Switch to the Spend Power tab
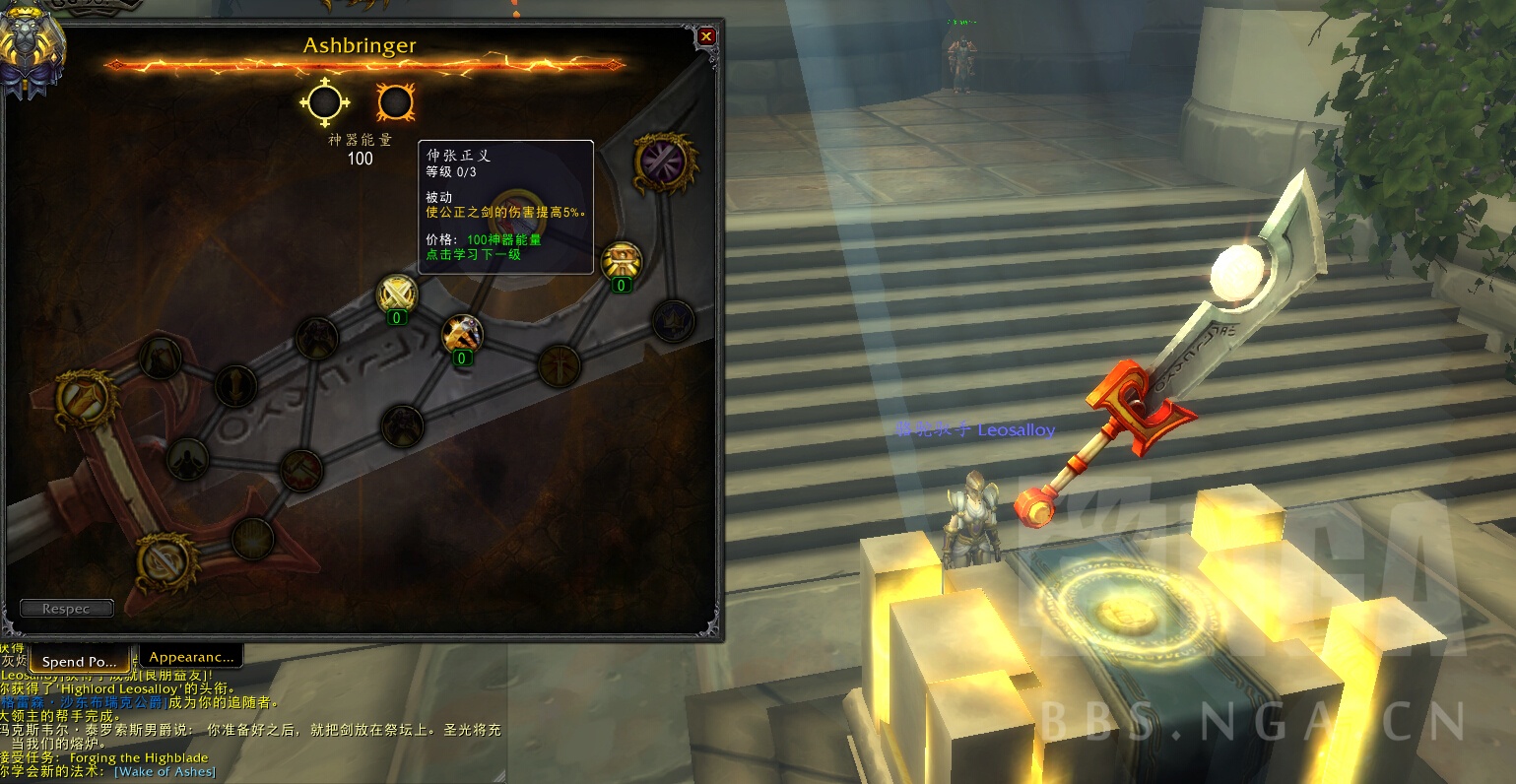This screenshot has height=784, width=1516. click(80, 661)
